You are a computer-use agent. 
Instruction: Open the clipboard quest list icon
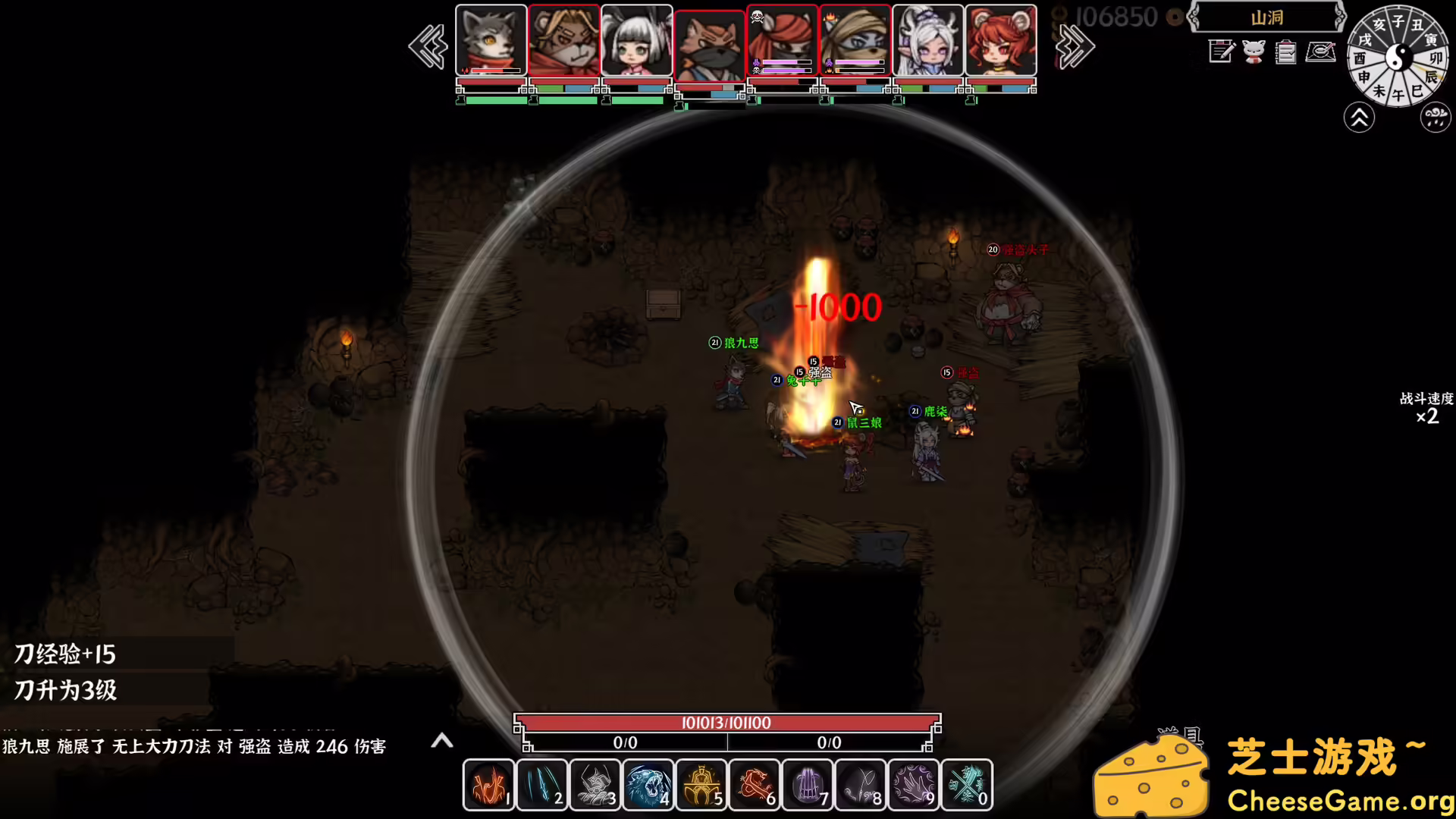point(1285,53)
